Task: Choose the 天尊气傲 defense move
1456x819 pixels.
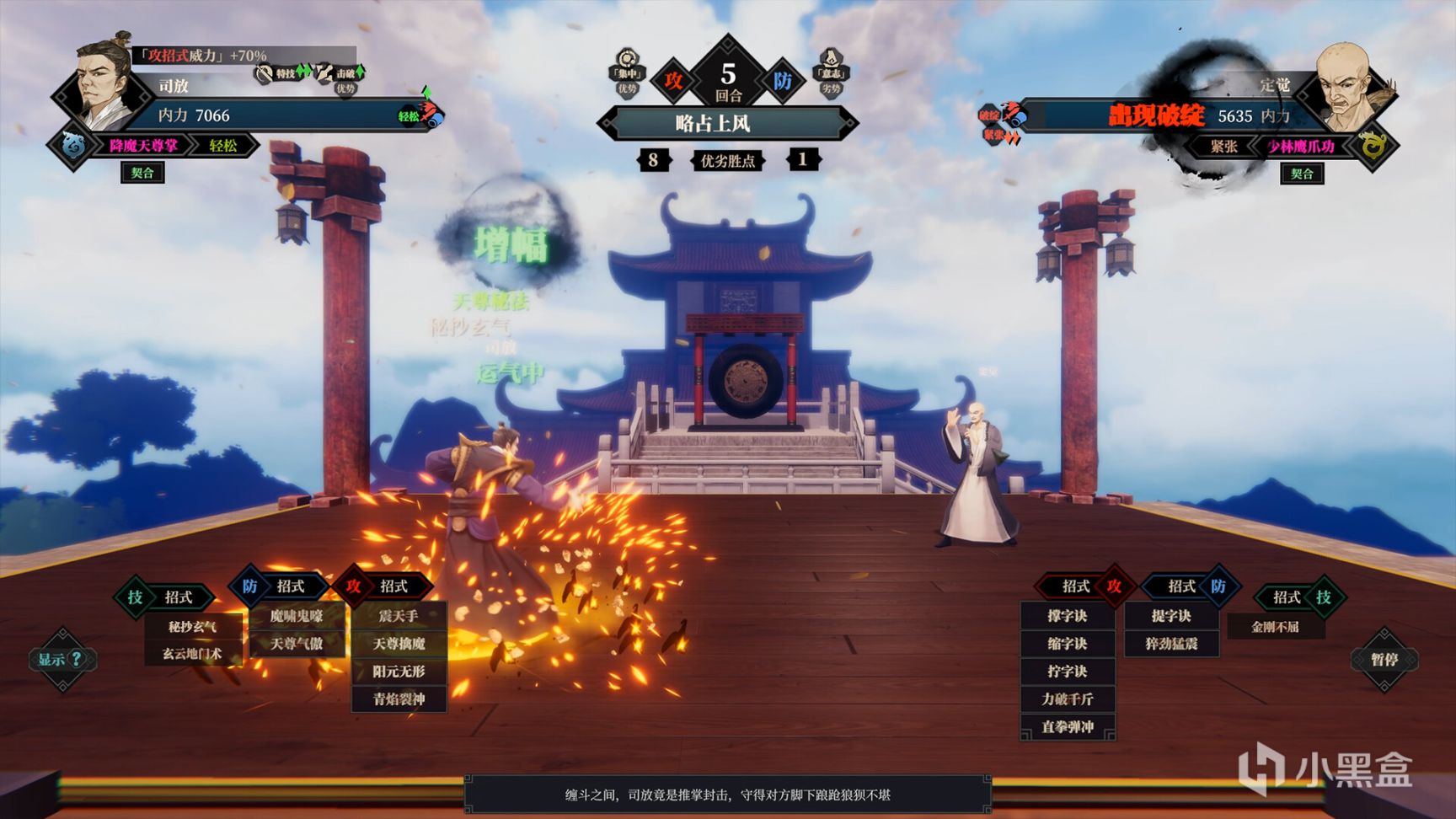Action: [x=297, y=644]
